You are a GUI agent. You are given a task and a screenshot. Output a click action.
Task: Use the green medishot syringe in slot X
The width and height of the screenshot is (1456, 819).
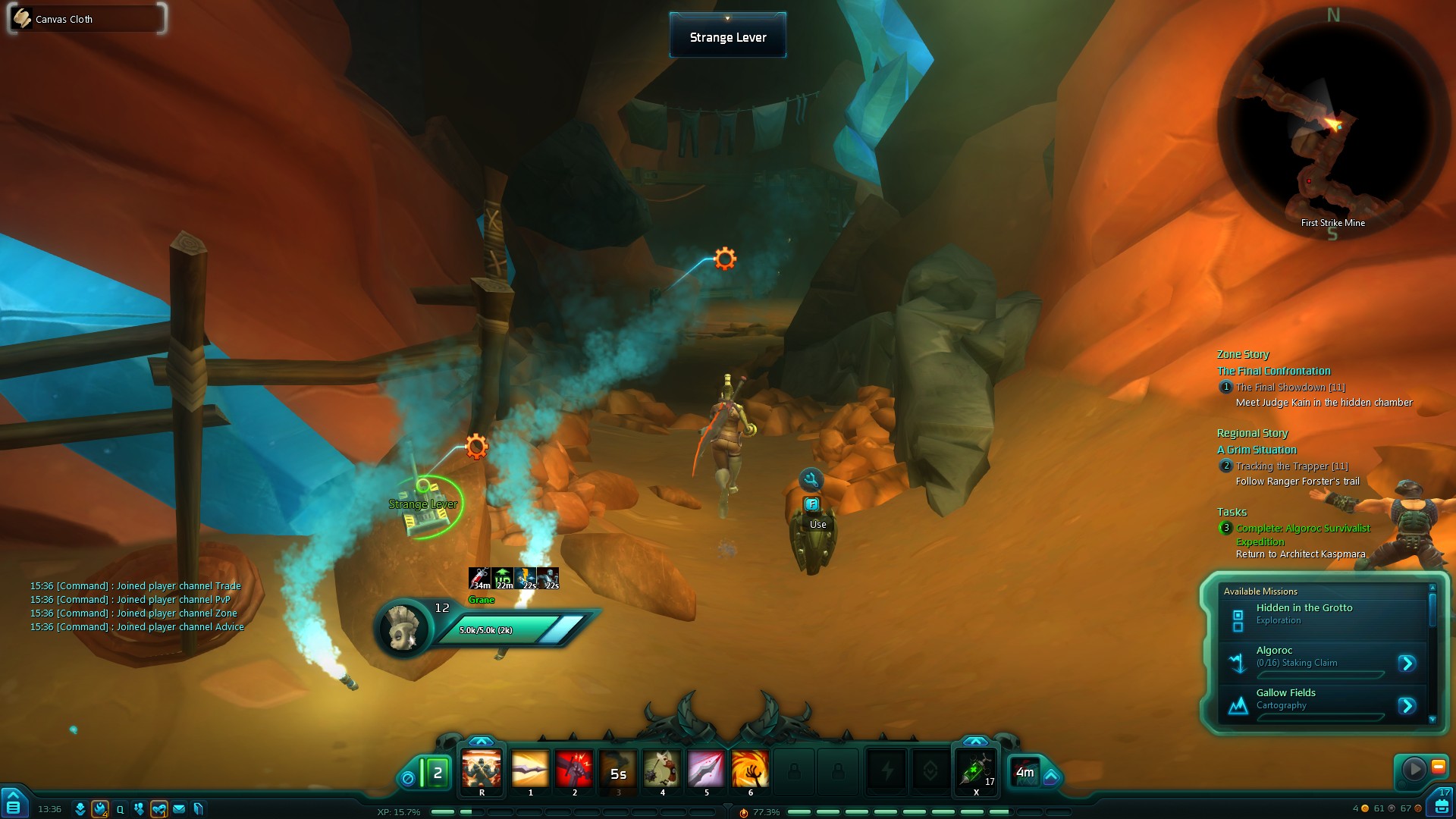976,770
